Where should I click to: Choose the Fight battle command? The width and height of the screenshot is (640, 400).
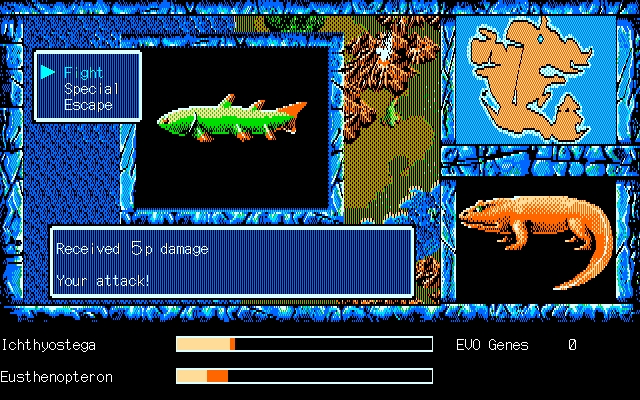[x=83, y=72]
